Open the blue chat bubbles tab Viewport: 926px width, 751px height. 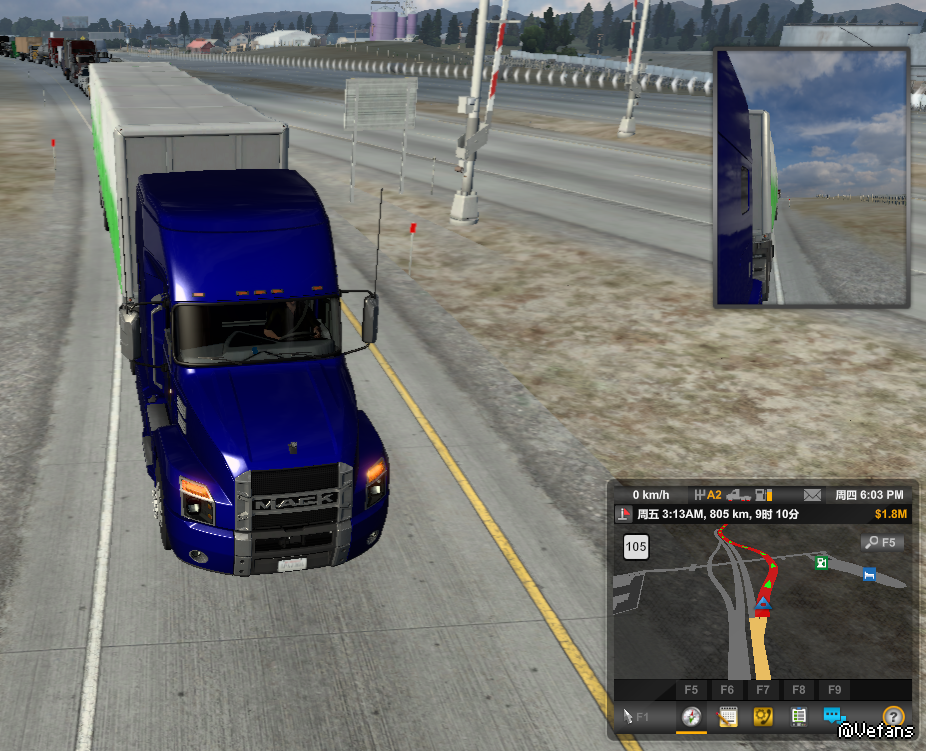[833, 716]
